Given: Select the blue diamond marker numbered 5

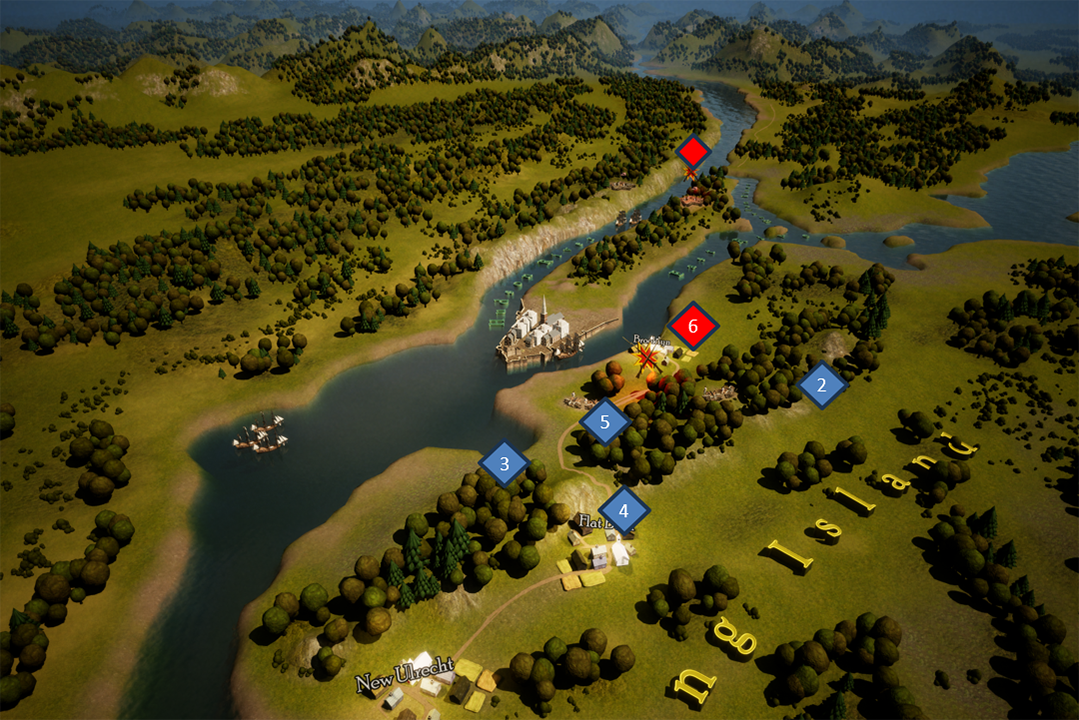Looking at the screenshot, I should coord(604,422).
